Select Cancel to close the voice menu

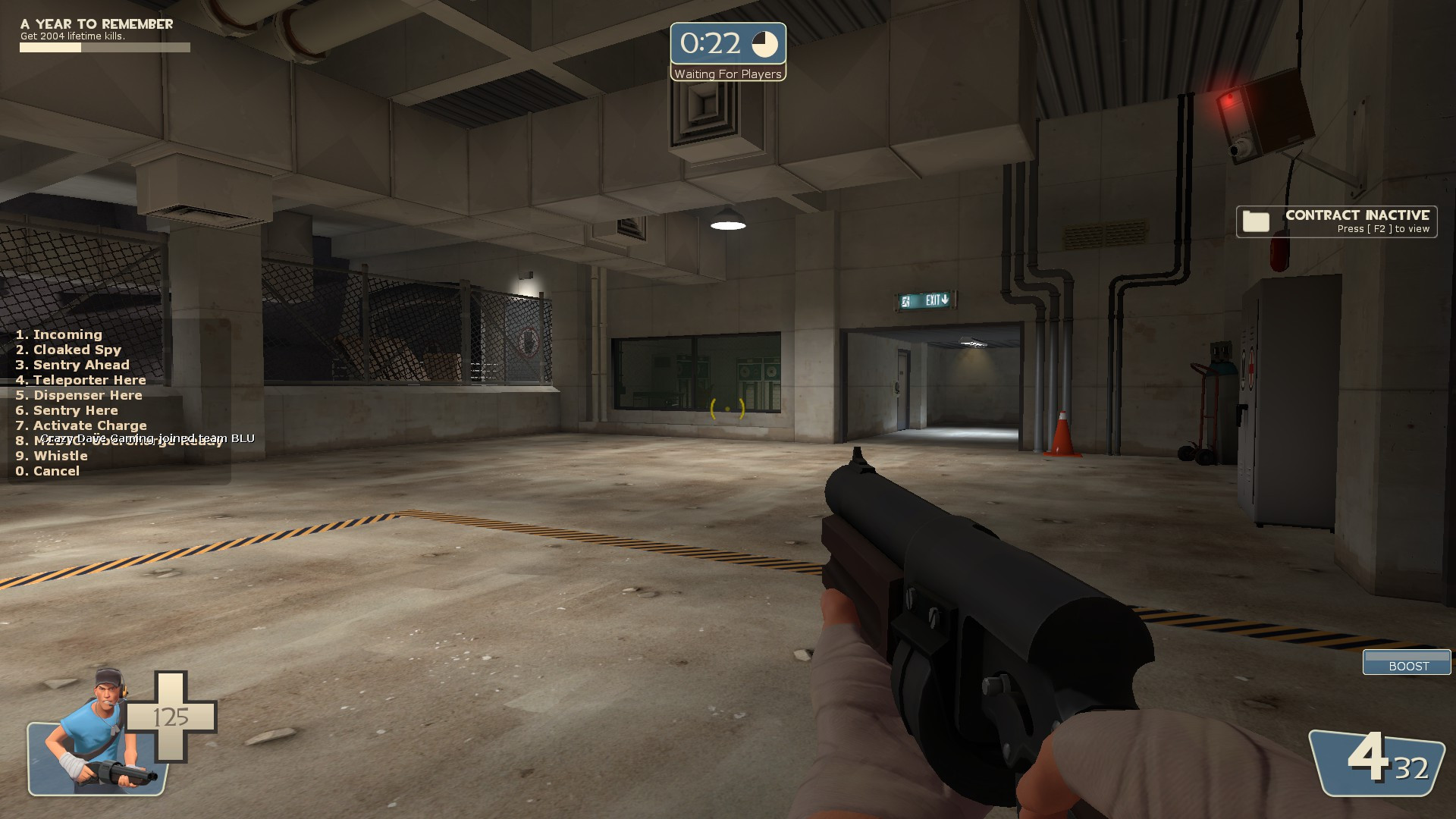click(47, 471)
